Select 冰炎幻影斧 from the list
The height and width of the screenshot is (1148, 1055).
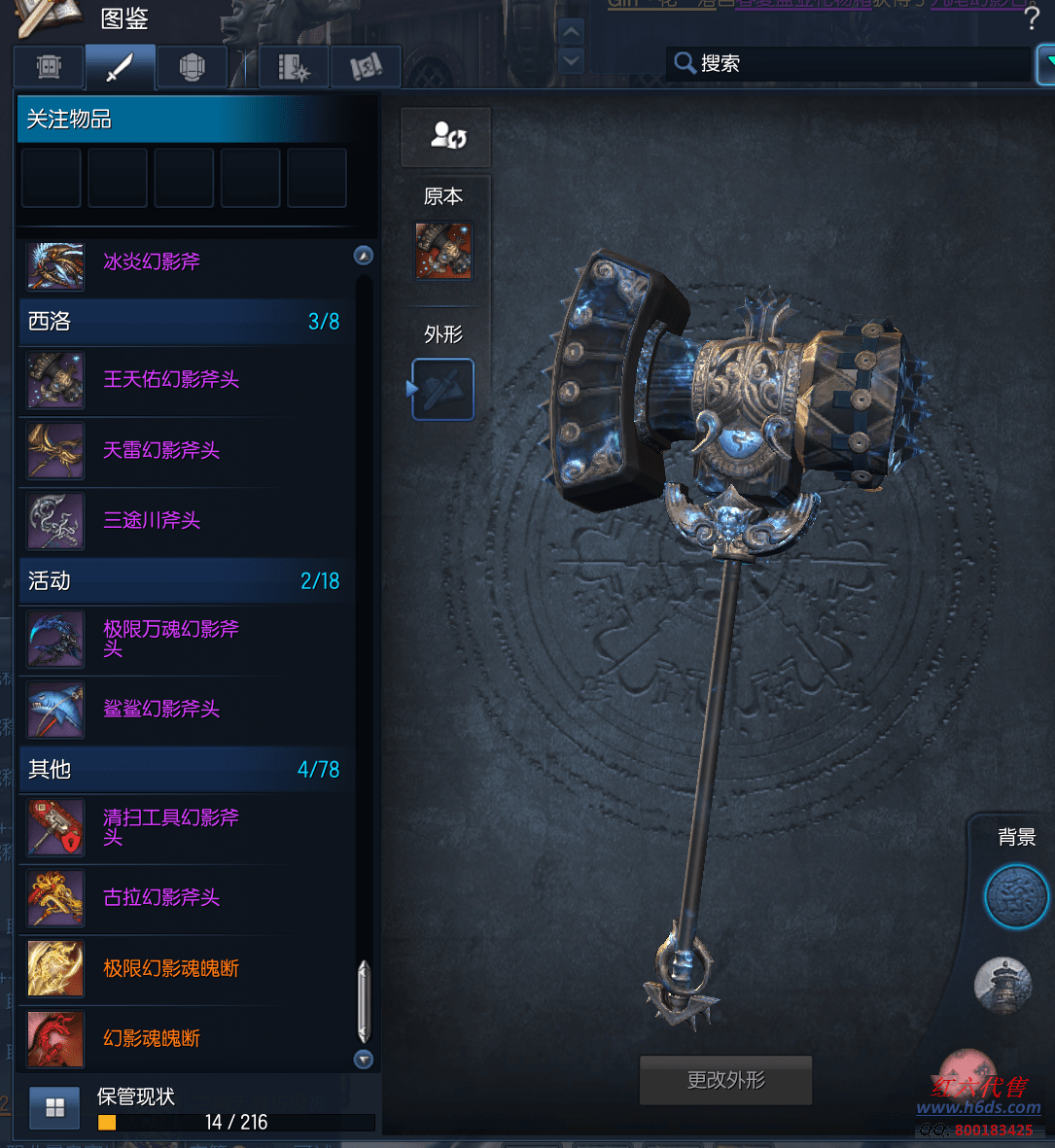tap(151, 262)
